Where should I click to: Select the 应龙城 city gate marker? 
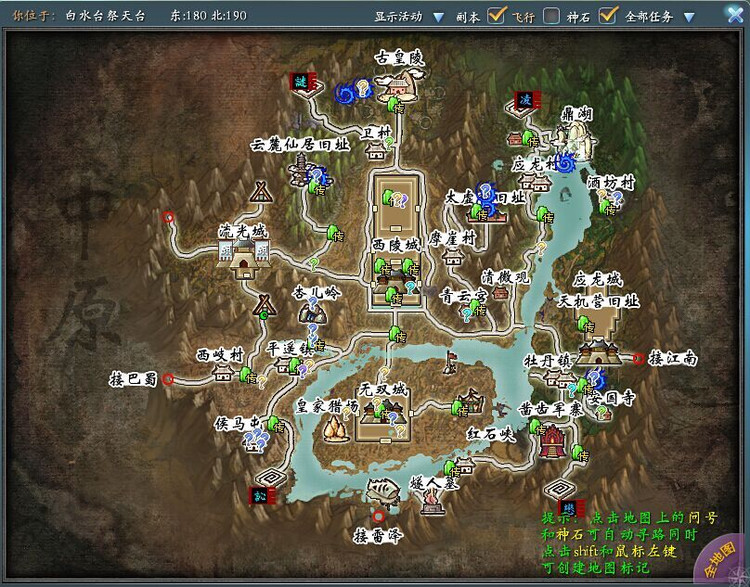[x=598, y=347]
